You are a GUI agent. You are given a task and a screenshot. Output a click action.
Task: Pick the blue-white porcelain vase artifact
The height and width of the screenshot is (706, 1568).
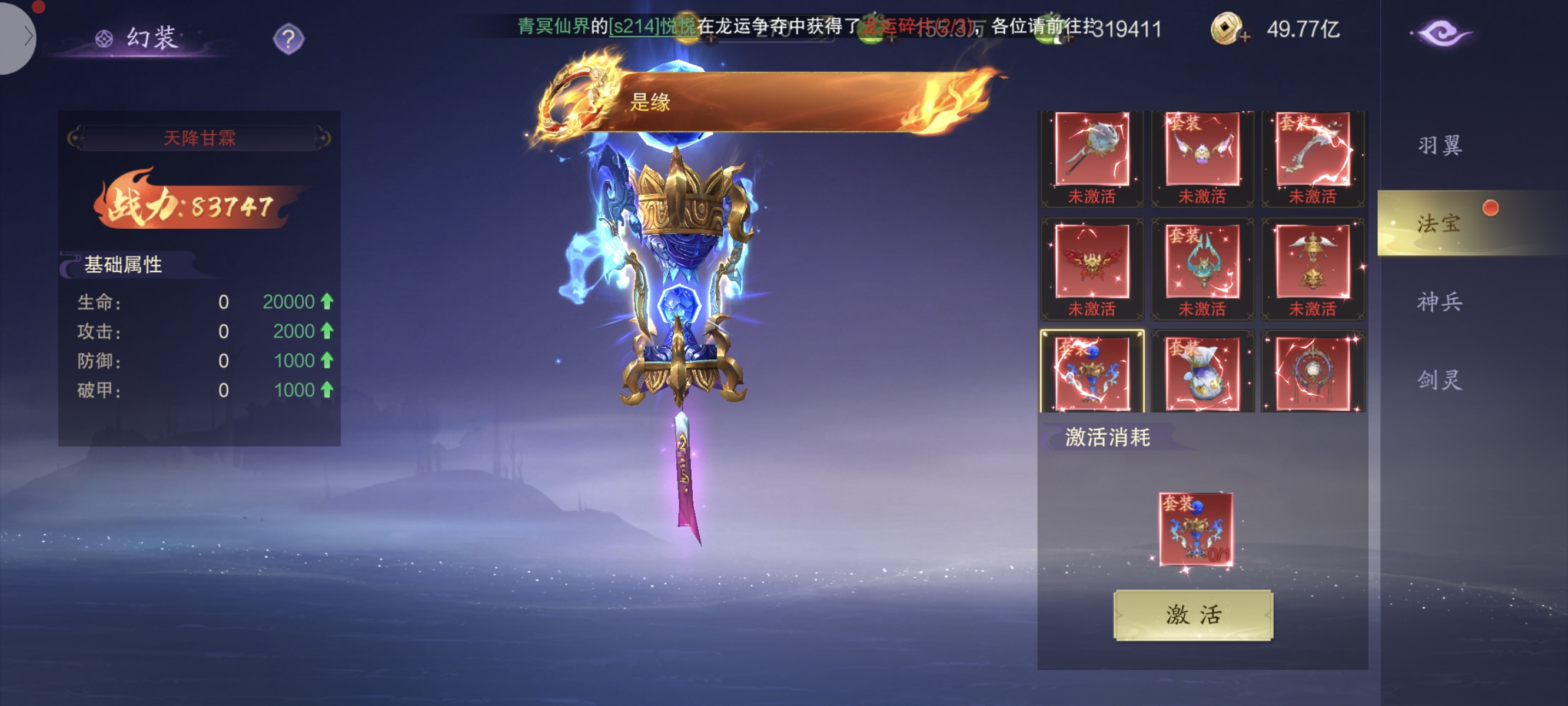(1201, 373)
